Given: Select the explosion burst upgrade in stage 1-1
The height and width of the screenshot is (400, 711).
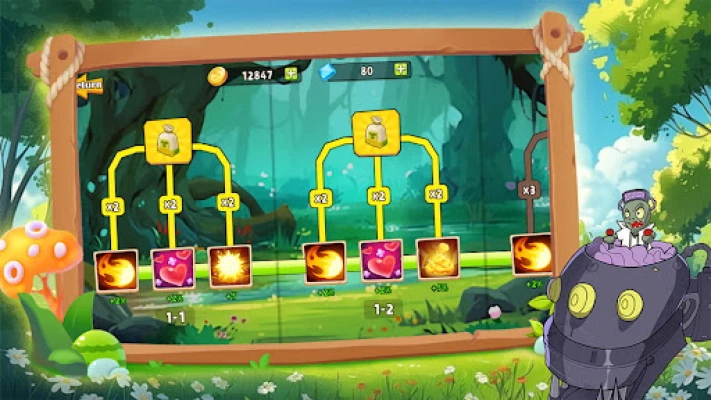Looking at the screenshot, I should click(229, 266).
